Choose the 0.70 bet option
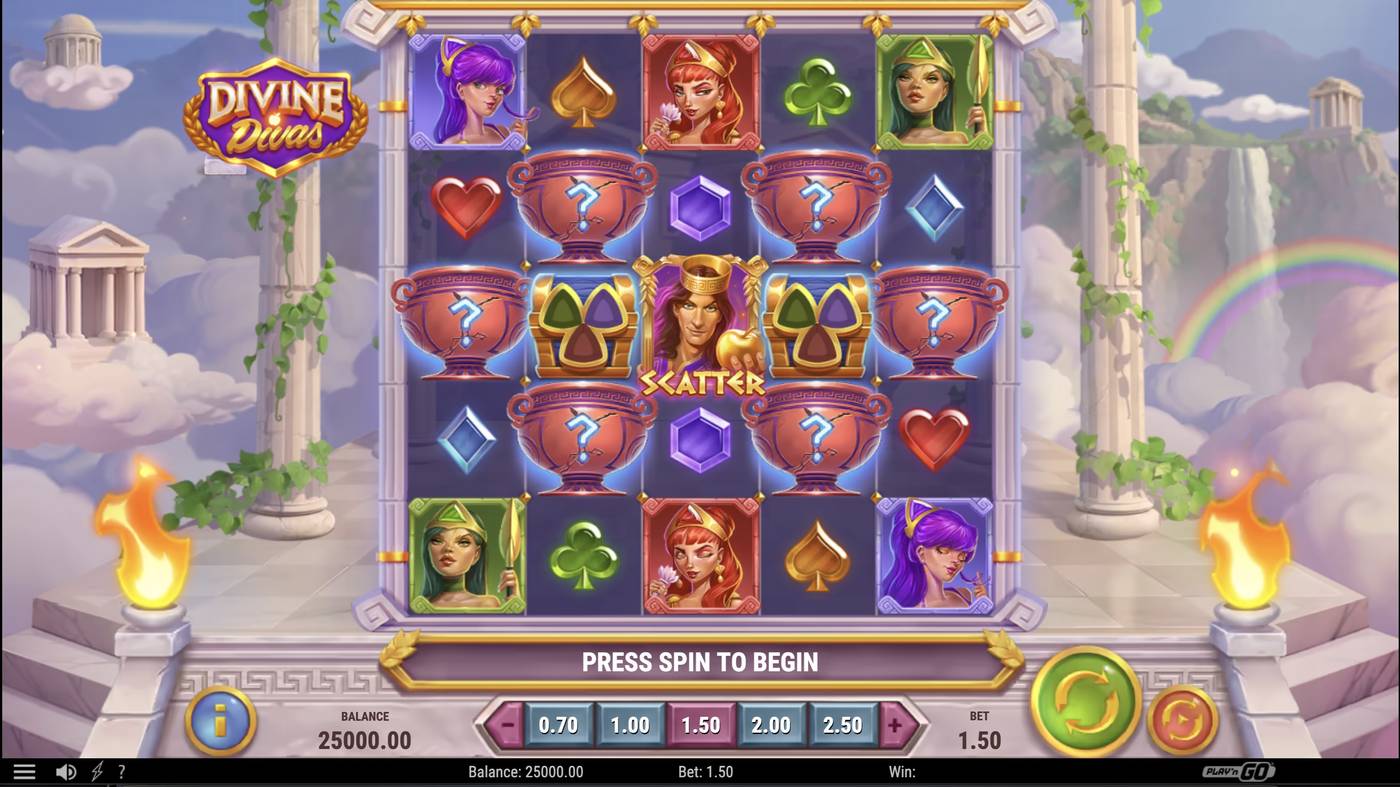 point(558,727)
